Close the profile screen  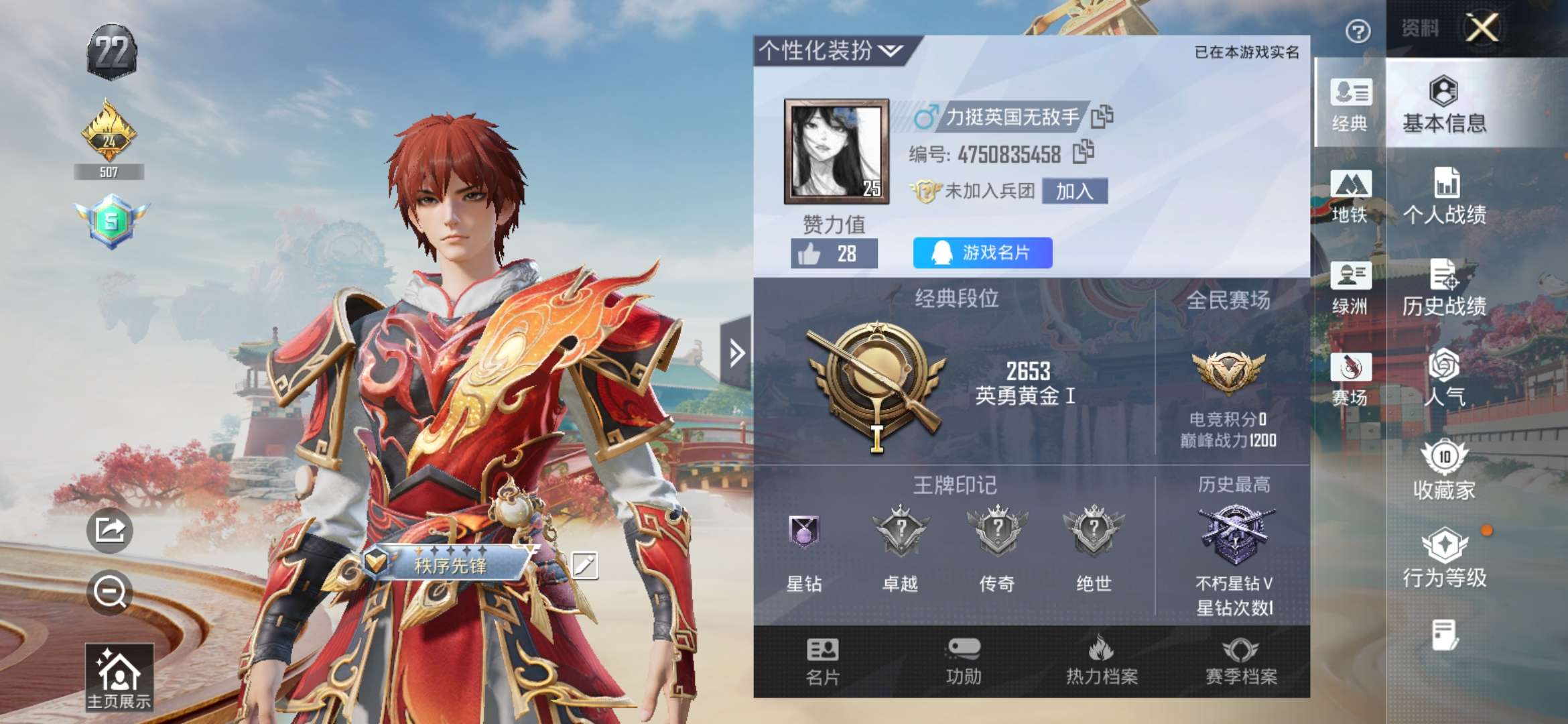[x=1482, y=28]
